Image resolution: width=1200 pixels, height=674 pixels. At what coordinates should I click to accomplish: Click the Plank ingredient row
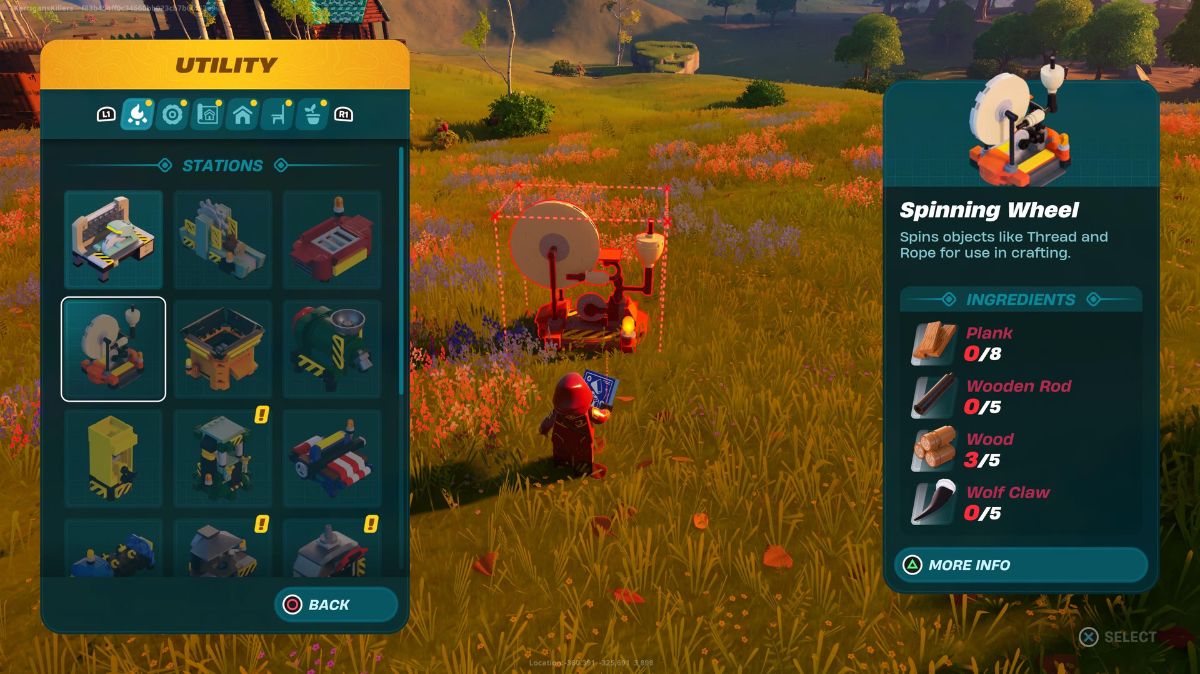[1020, 343]
